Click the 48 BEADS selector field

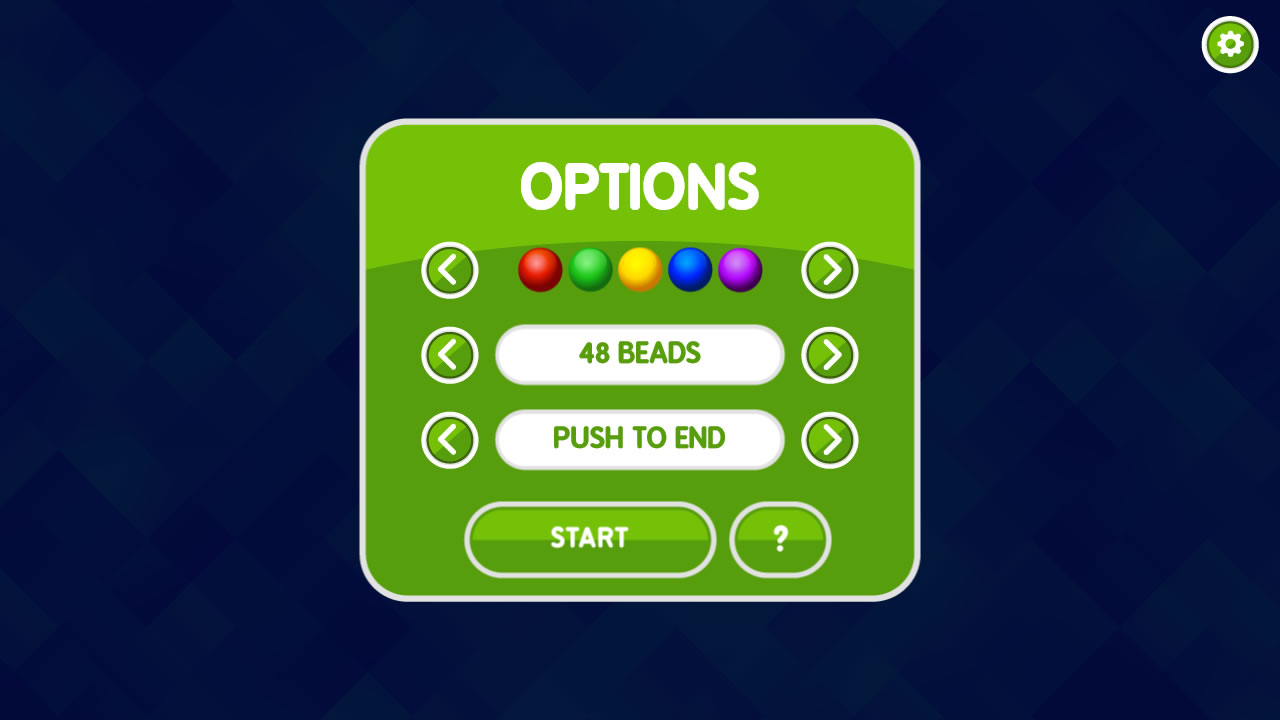click(640, 355)
